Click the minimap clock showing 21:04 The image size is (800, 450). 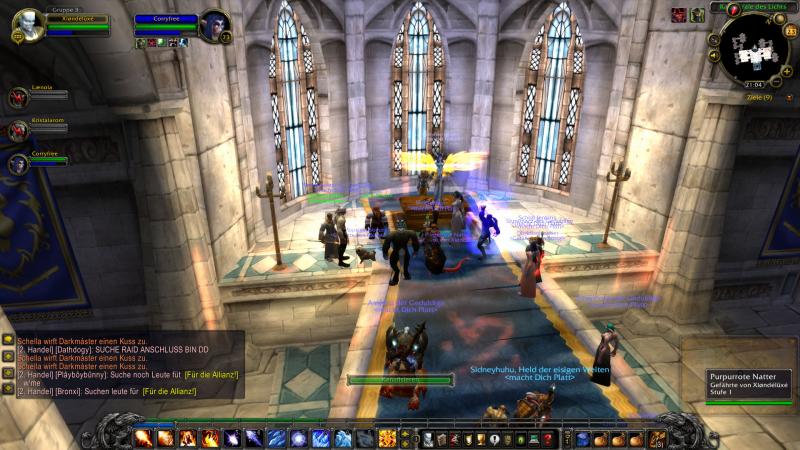click(x=755, y=86)
